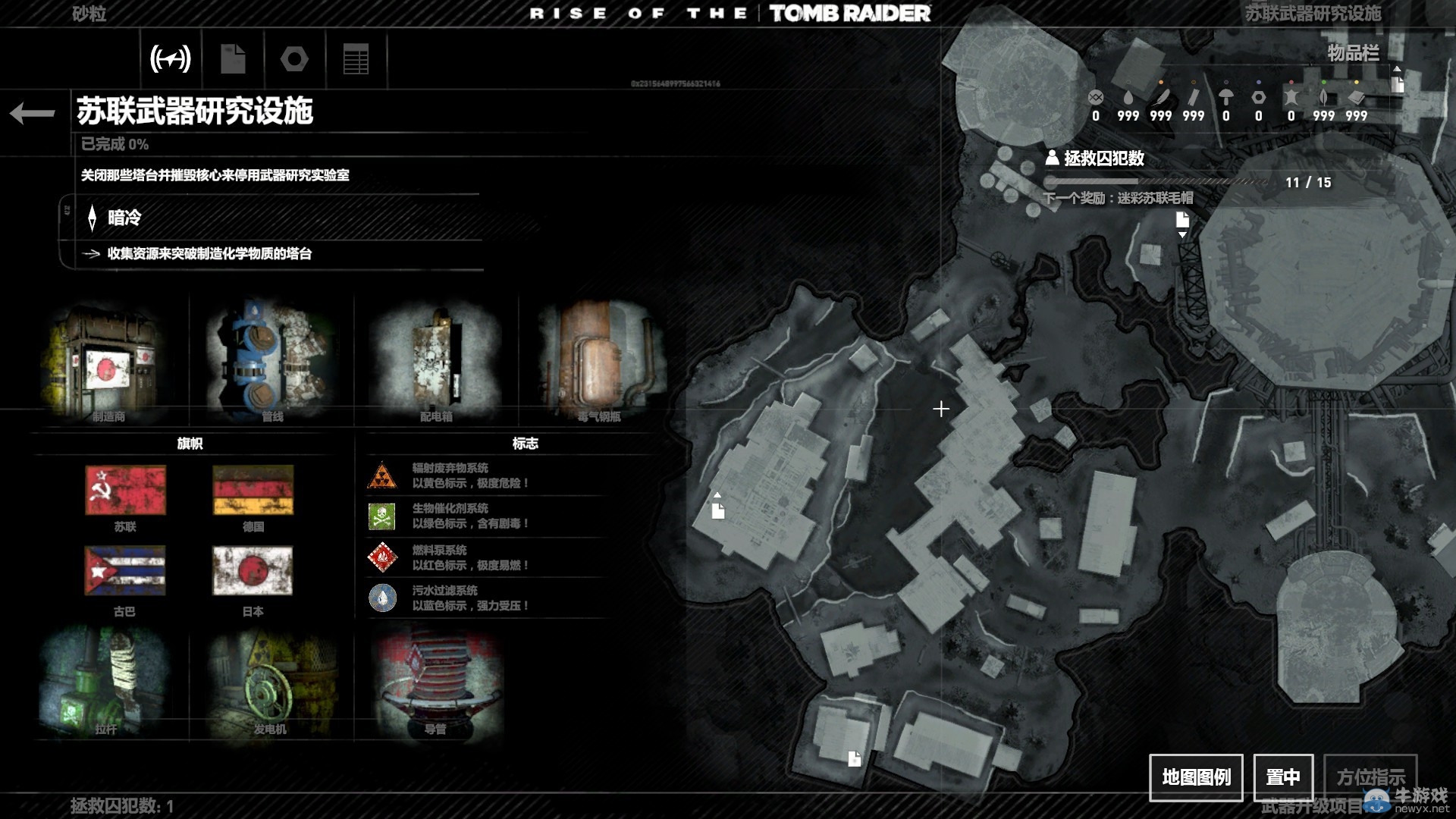Go back with the left arrow

click(x=33, y=113)
